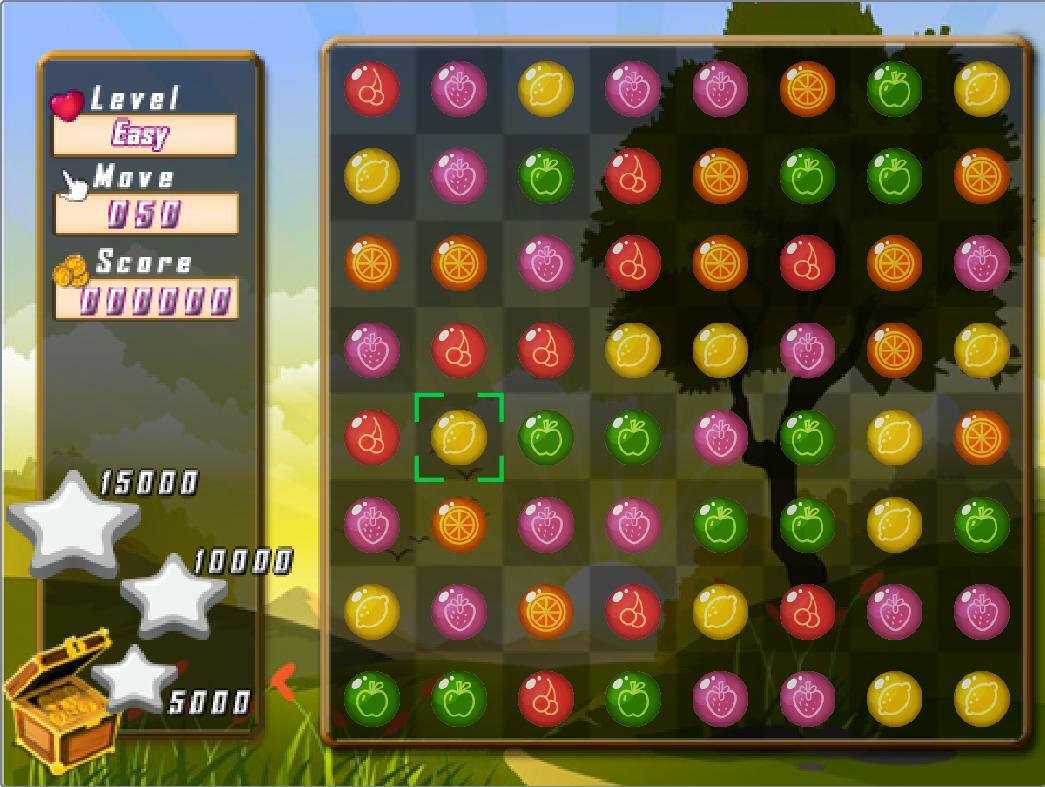Choose the cherry tile directly above the highlighted lemon
This screenshot has width=1045, height=787.
pyautogui.click(x=459, y=350)
